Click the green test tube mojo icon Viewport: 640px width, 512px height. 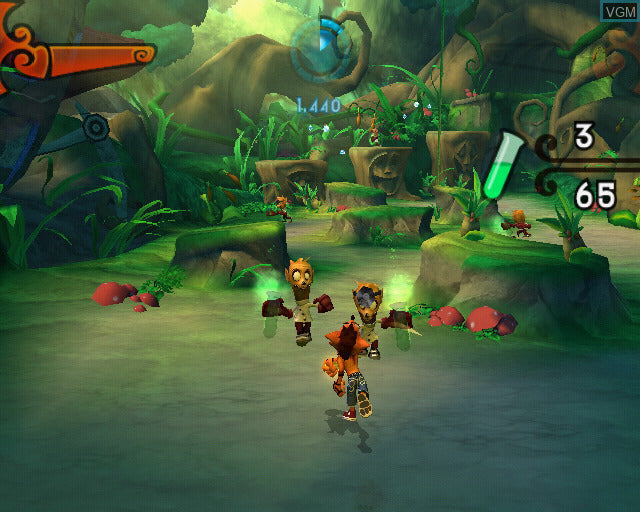(x=499, y=167)
